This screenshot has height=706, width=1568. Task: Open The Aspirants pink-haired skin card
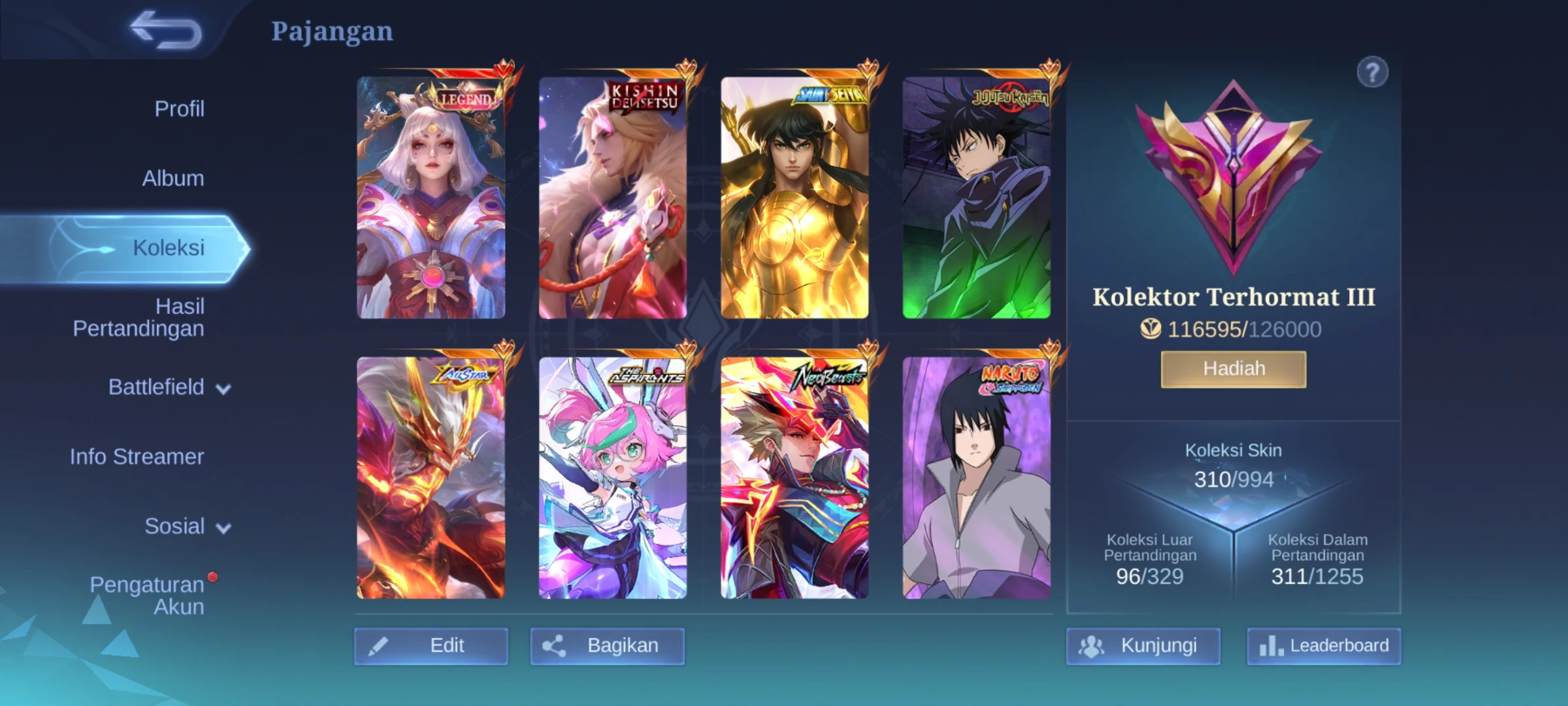click(x=613, y=478)
